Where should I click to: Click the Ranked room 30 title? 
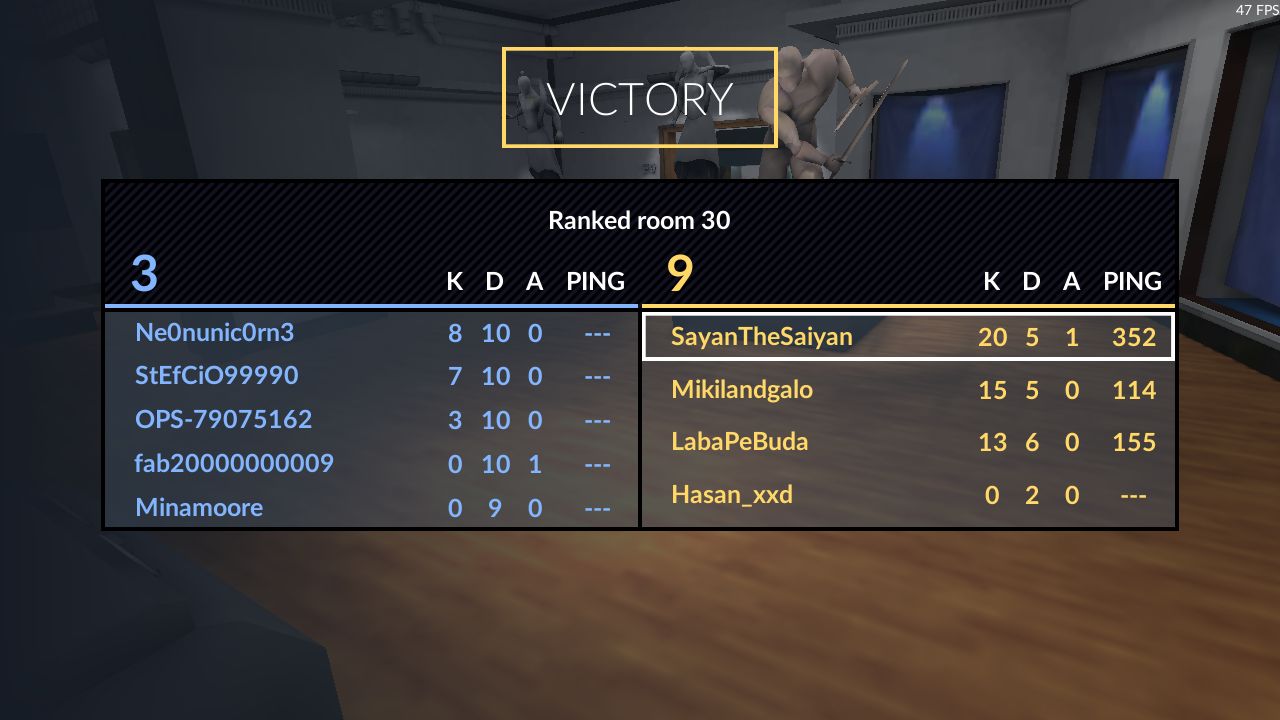click(639, 221)
